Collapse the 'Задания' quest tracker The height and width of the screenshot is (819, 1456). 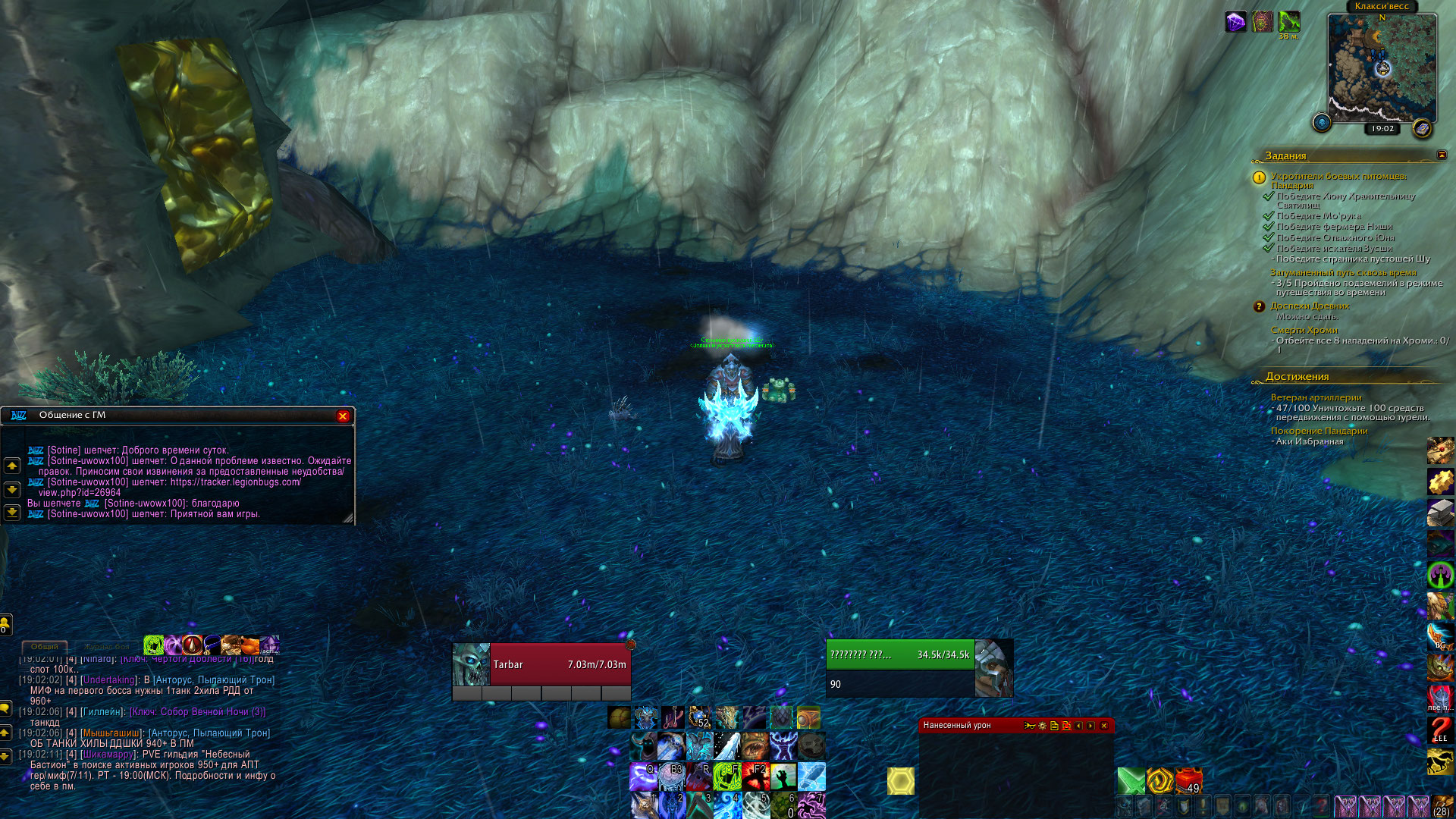click(x=1442, y=155)
